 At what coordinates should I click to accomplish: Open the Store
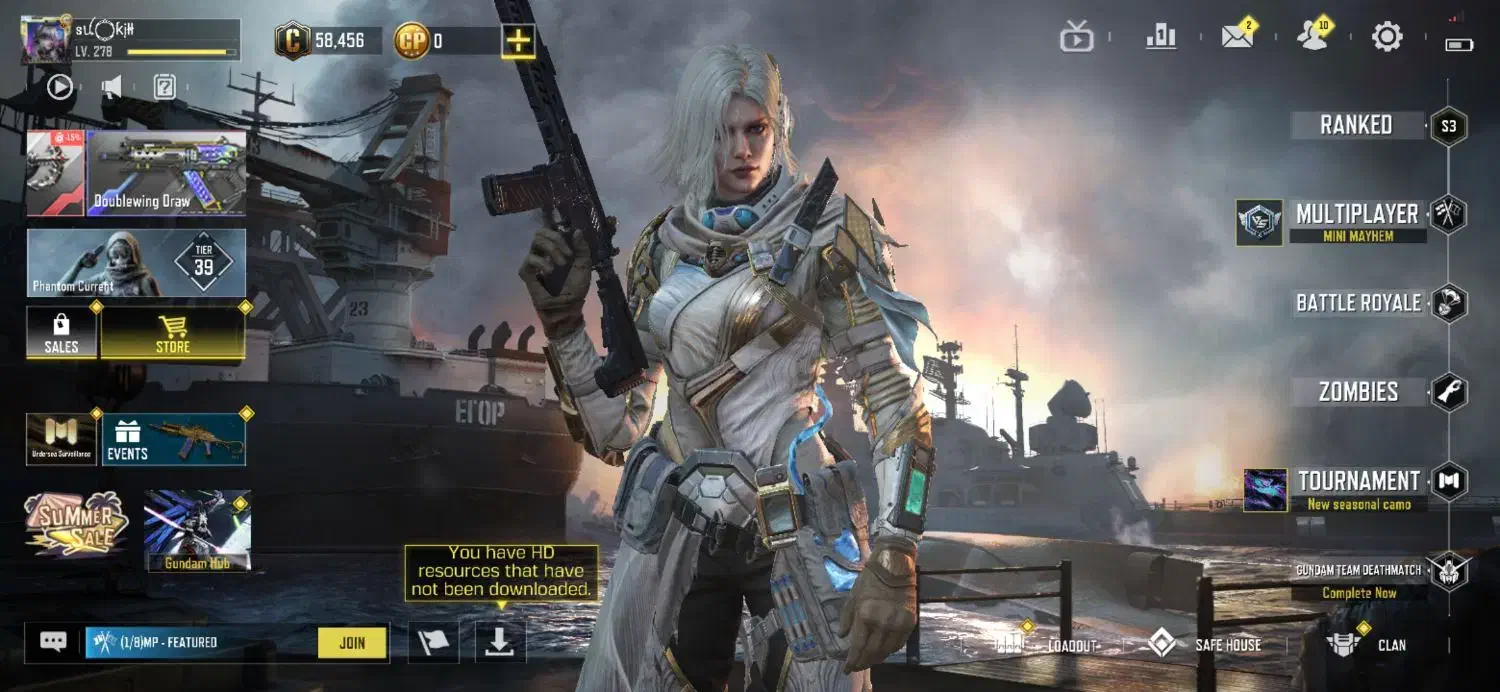[173, 333]
